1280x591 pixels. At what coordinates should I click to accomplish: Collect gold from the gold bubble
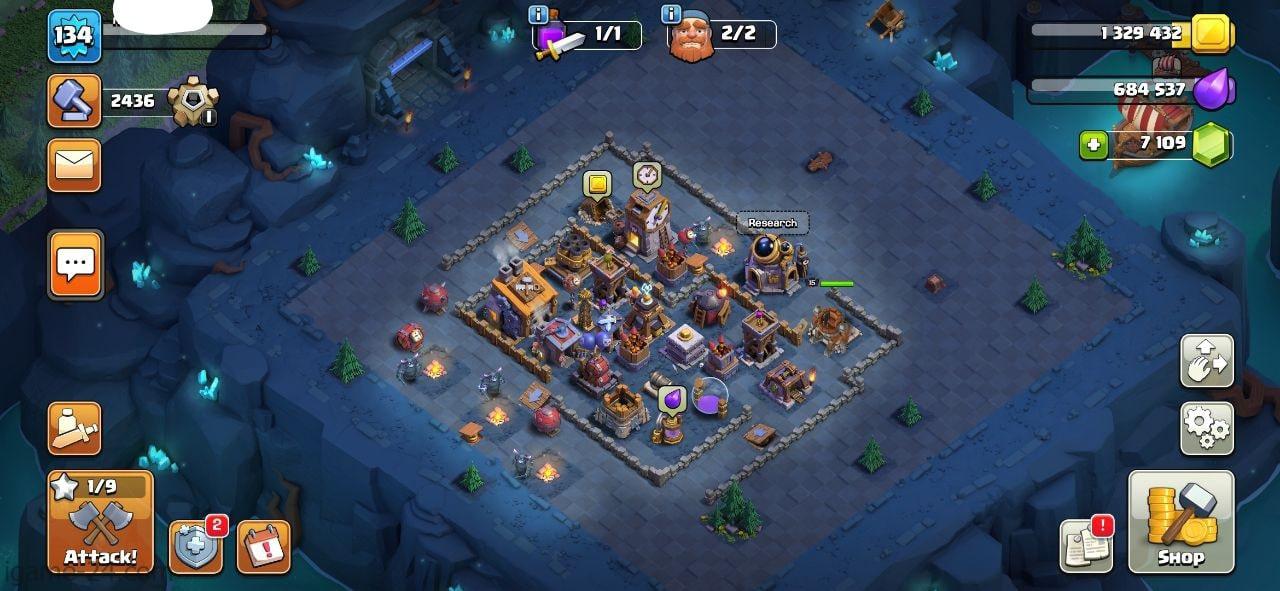[x=597, y=184]
